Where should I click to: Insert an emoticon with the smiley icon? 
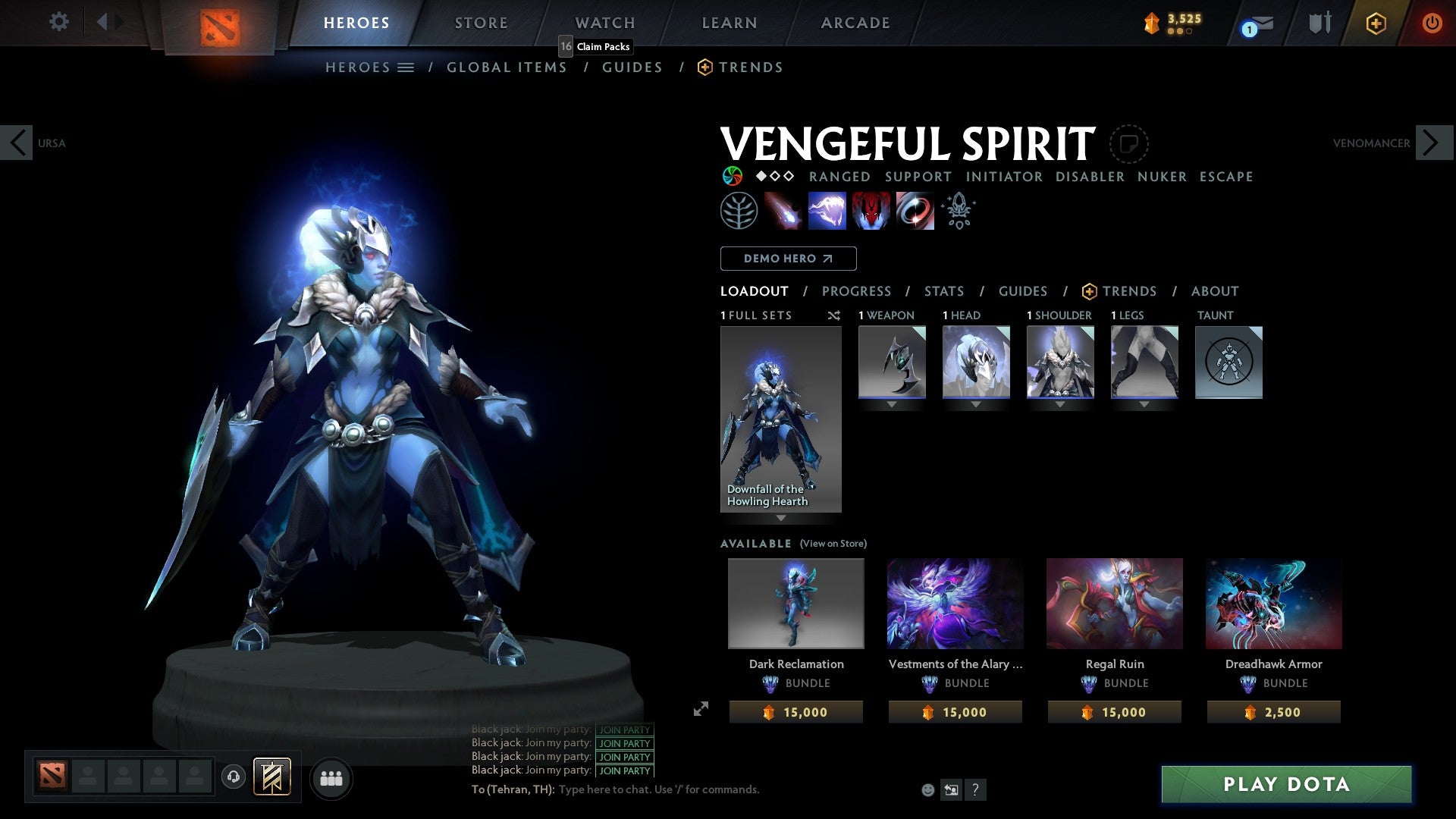[x=927, y=789]
